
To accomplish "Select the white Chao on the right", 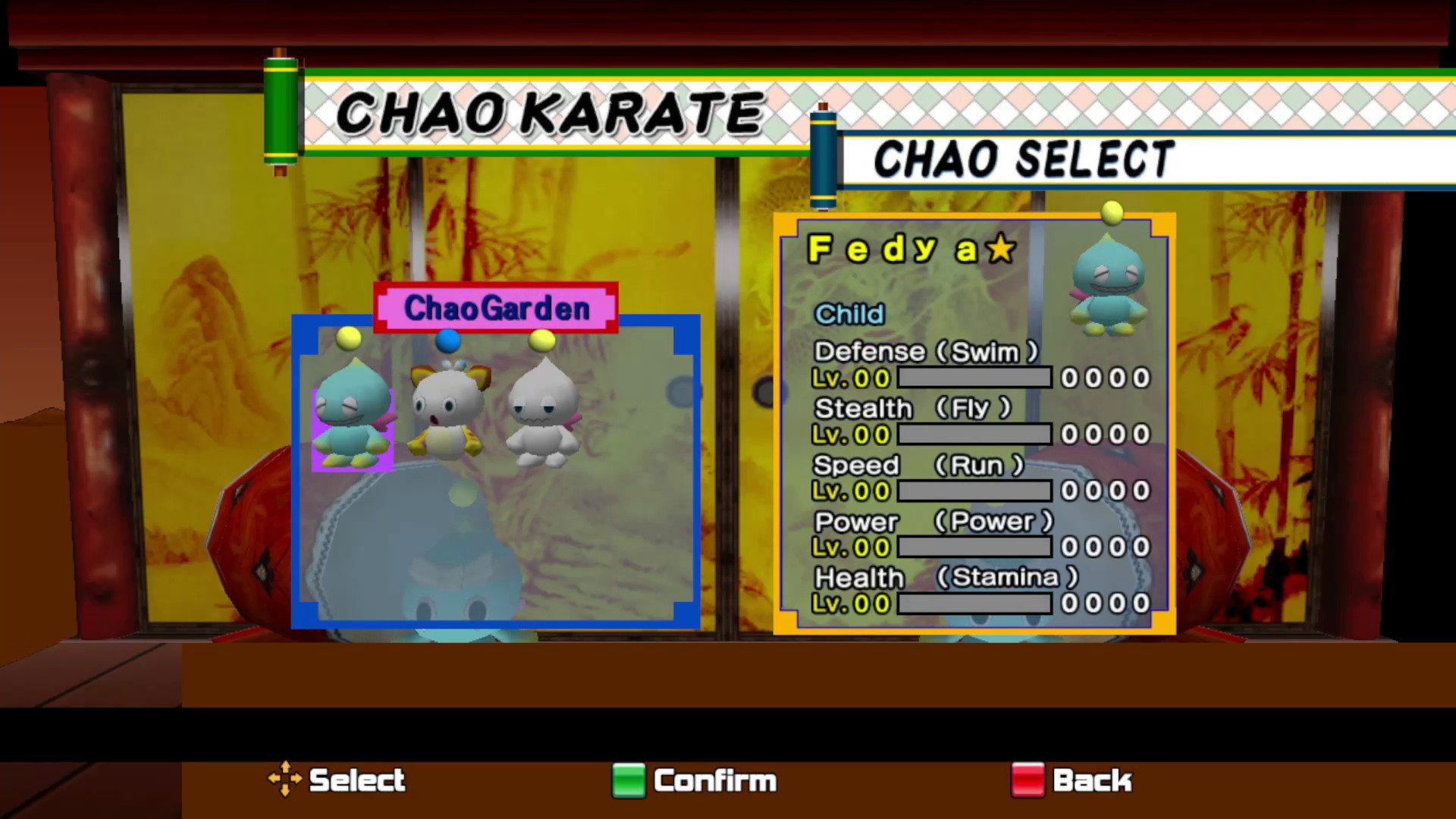I will pos(542,413).
